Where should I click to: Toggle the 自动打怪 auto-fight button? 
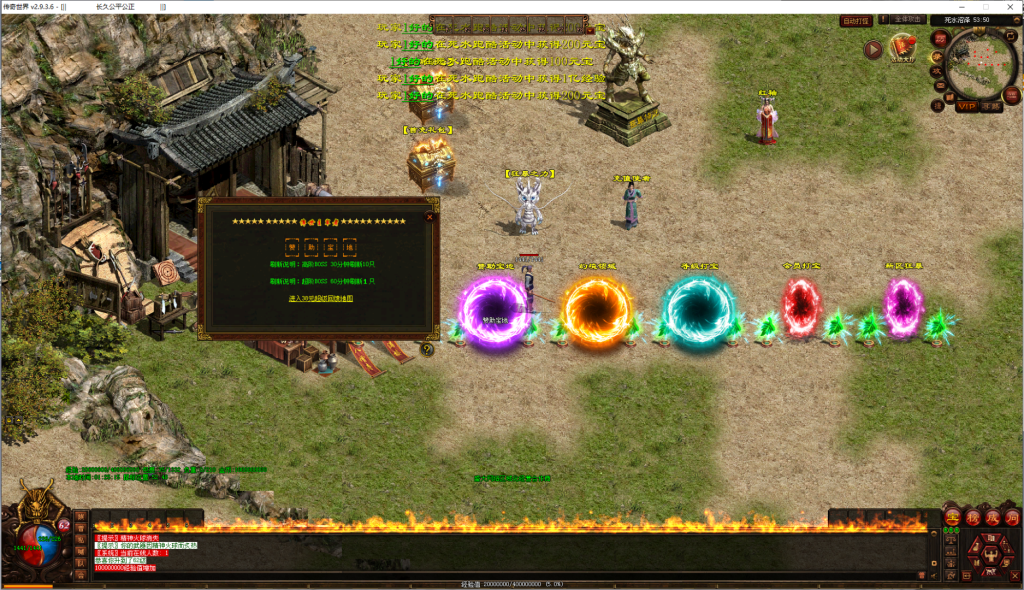pos(856,20)
